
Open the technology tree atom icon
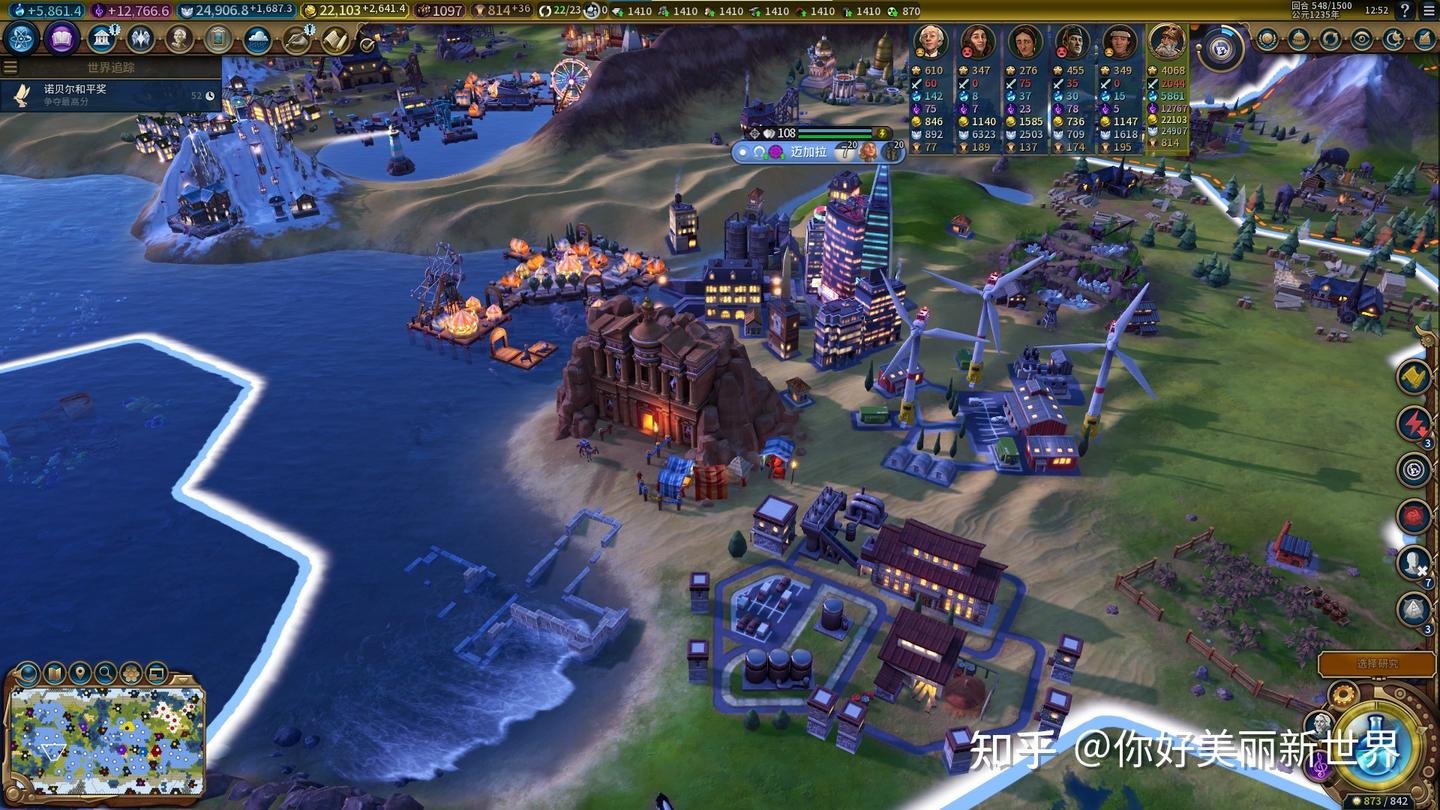tap(21, 39)
